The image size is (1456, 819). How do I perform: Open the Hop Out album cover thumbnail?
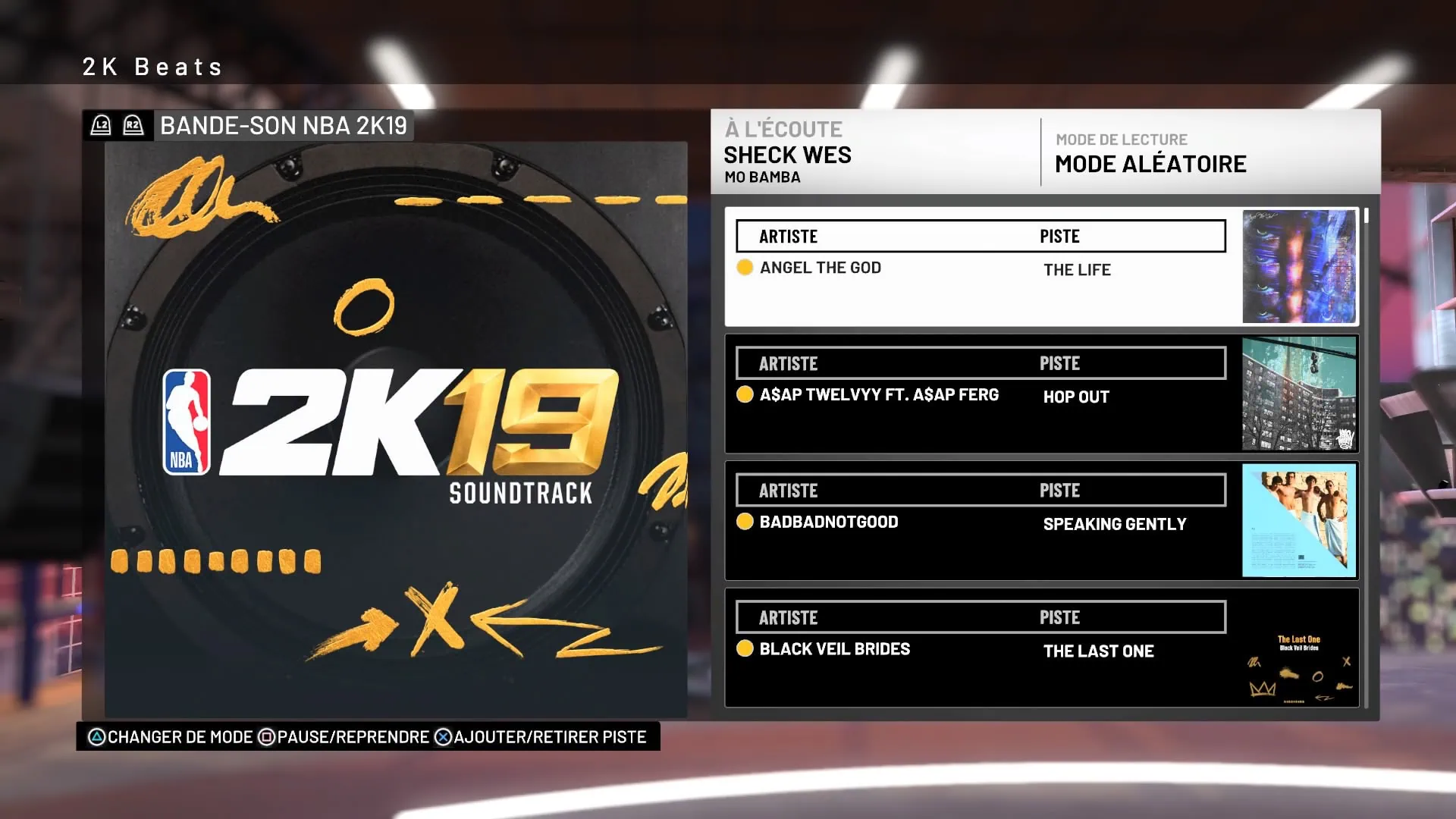pyautogui.click(x=1298, y=394)
